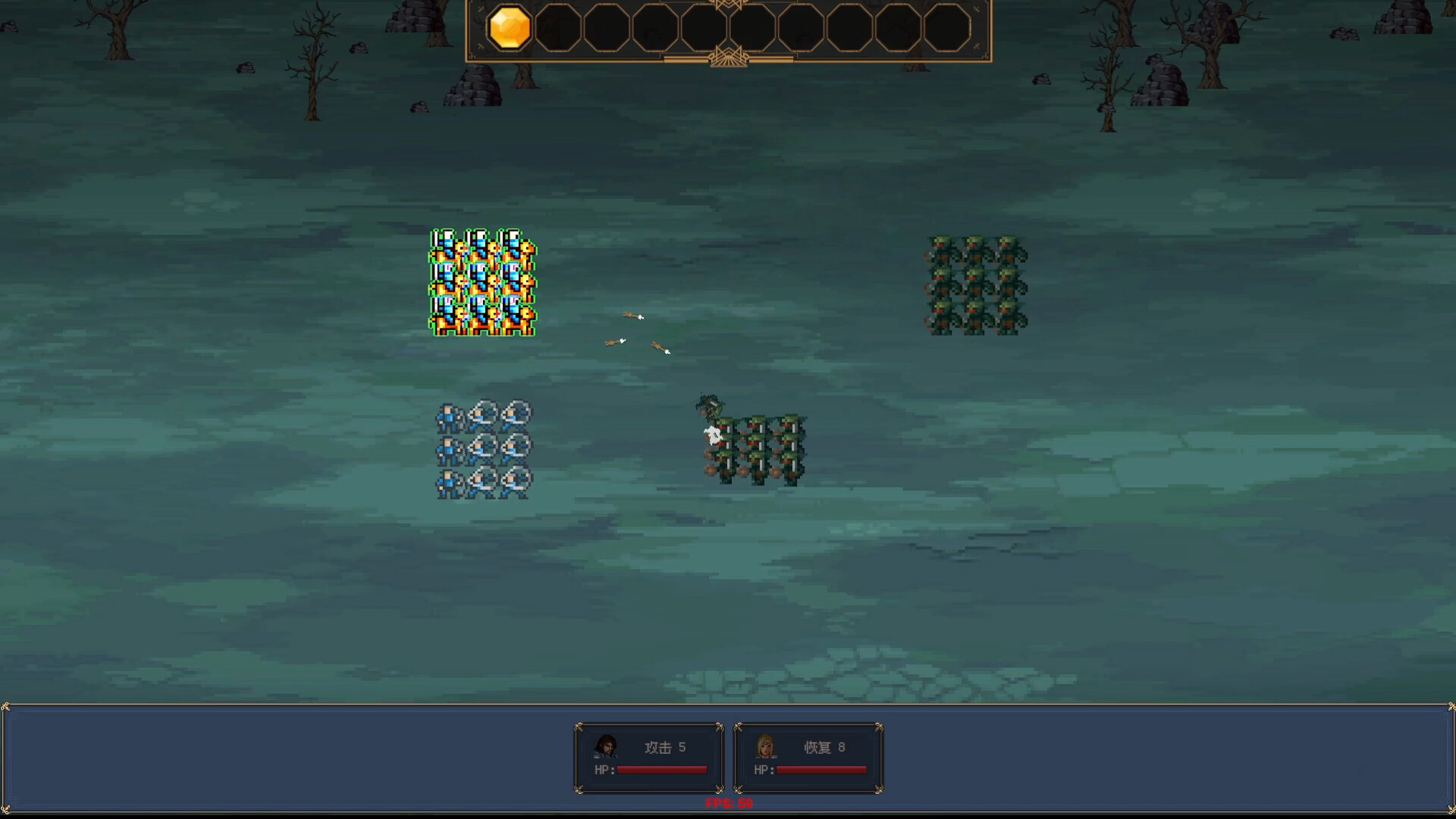1456x819 pixels.
Task: Click the male hero's portrait
Action: tap(604, 747)
